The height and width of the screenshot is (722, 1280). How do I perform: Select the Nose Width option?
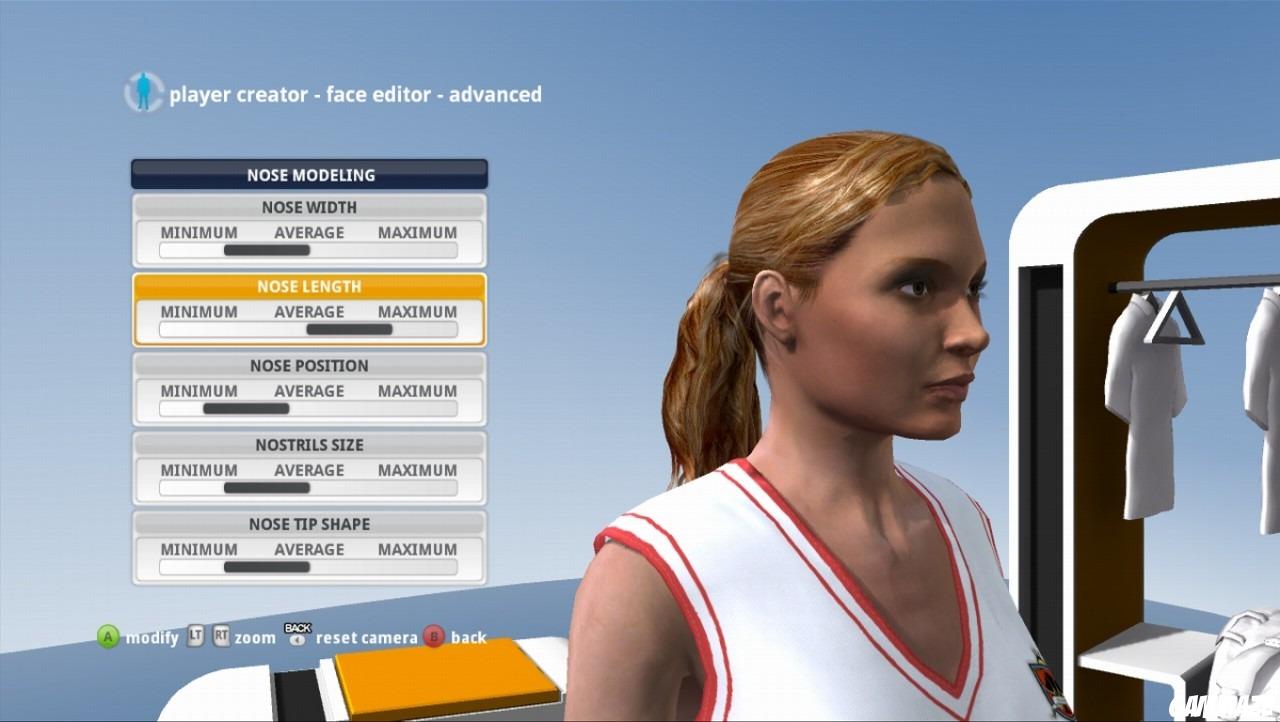coord(309,208)
